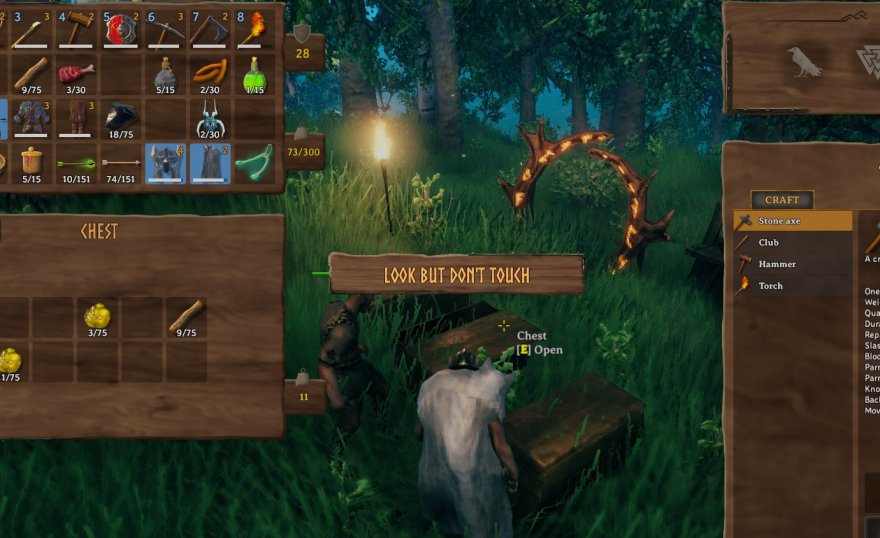Select the red banded shield in slot 5
880x538 pixels.
tap(121, 29)
